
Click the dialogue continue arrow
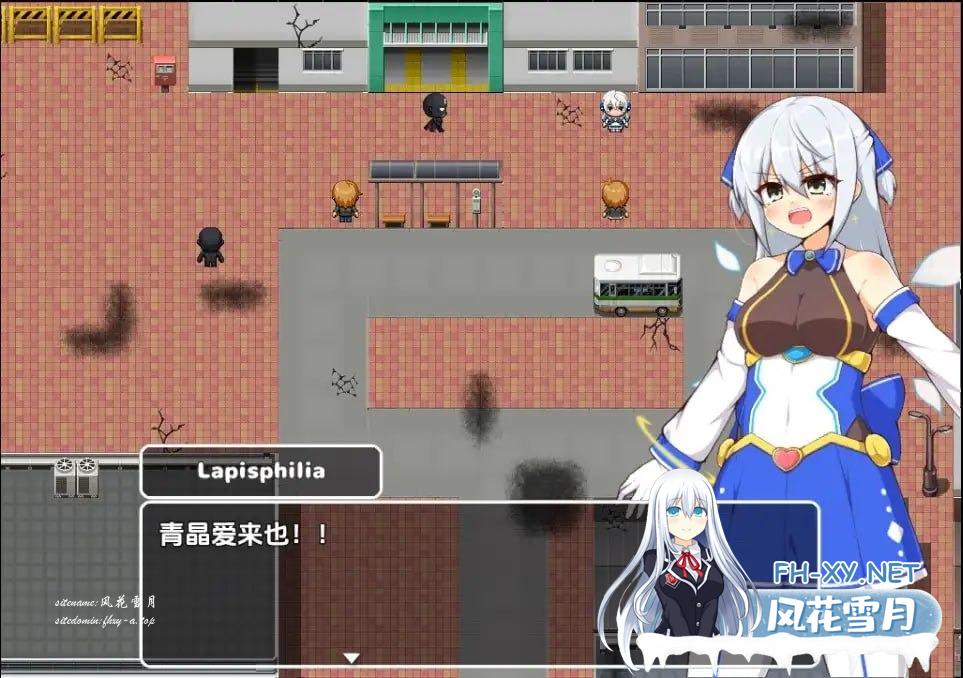coord(351,657)
